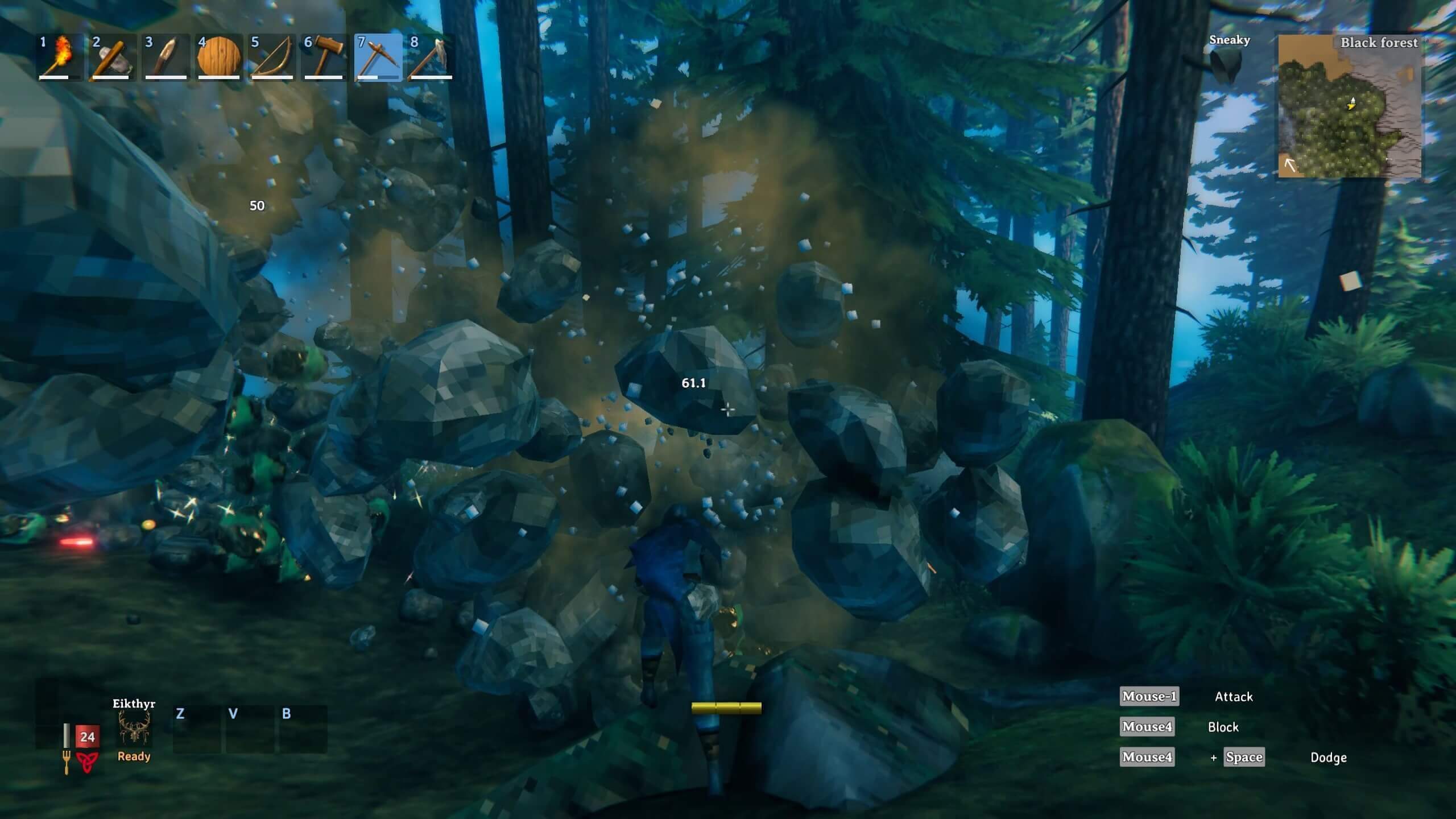Click the highlighted pickaxe slot
This screenshot has width=1456, height=819.
tap(378, 57)
